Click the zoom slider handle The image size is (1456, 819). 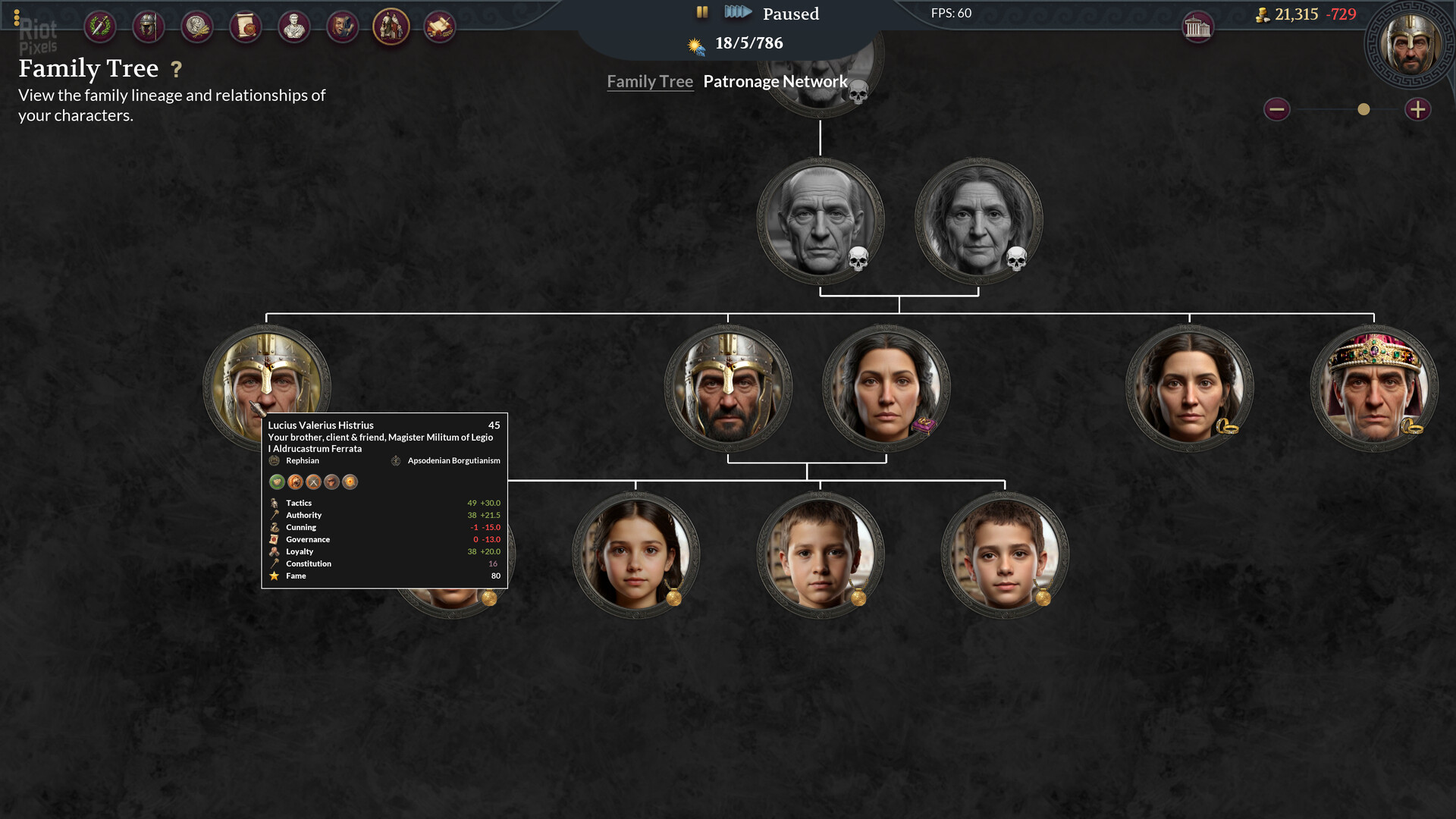[x=1363, y=109]
